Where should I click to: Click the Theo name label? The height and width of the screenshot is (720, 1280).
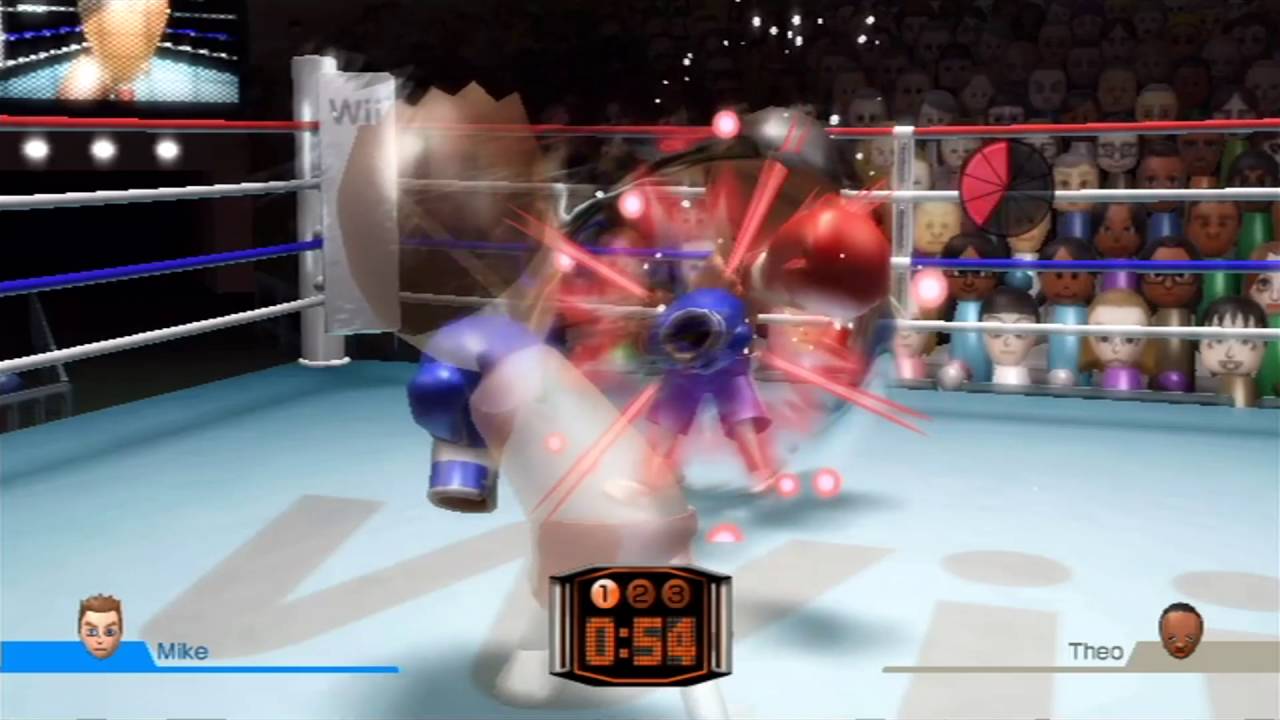1098,652
